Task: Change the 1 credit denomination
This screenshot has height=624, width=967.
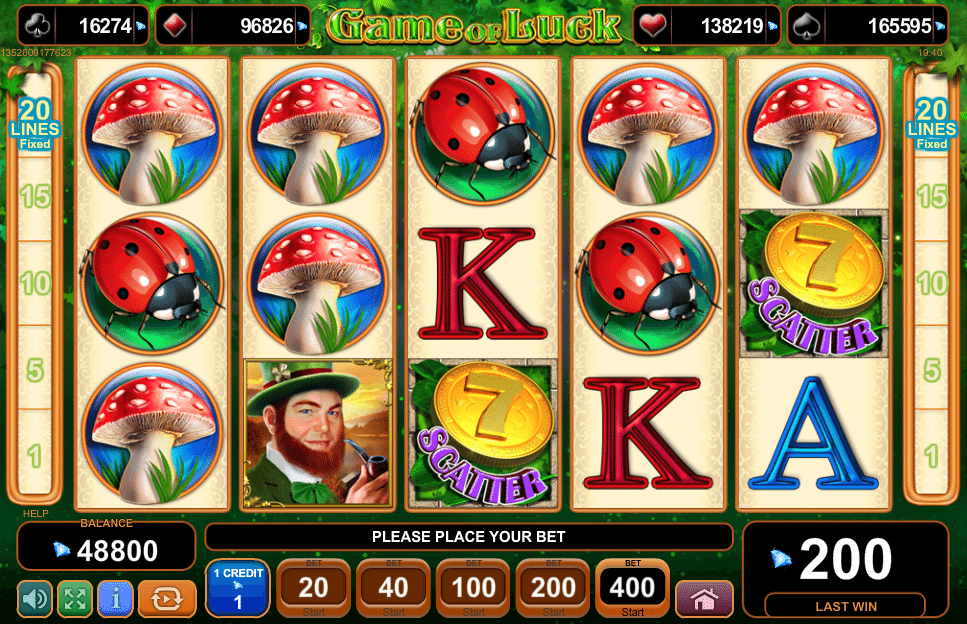Action: [x=237, y=589]
